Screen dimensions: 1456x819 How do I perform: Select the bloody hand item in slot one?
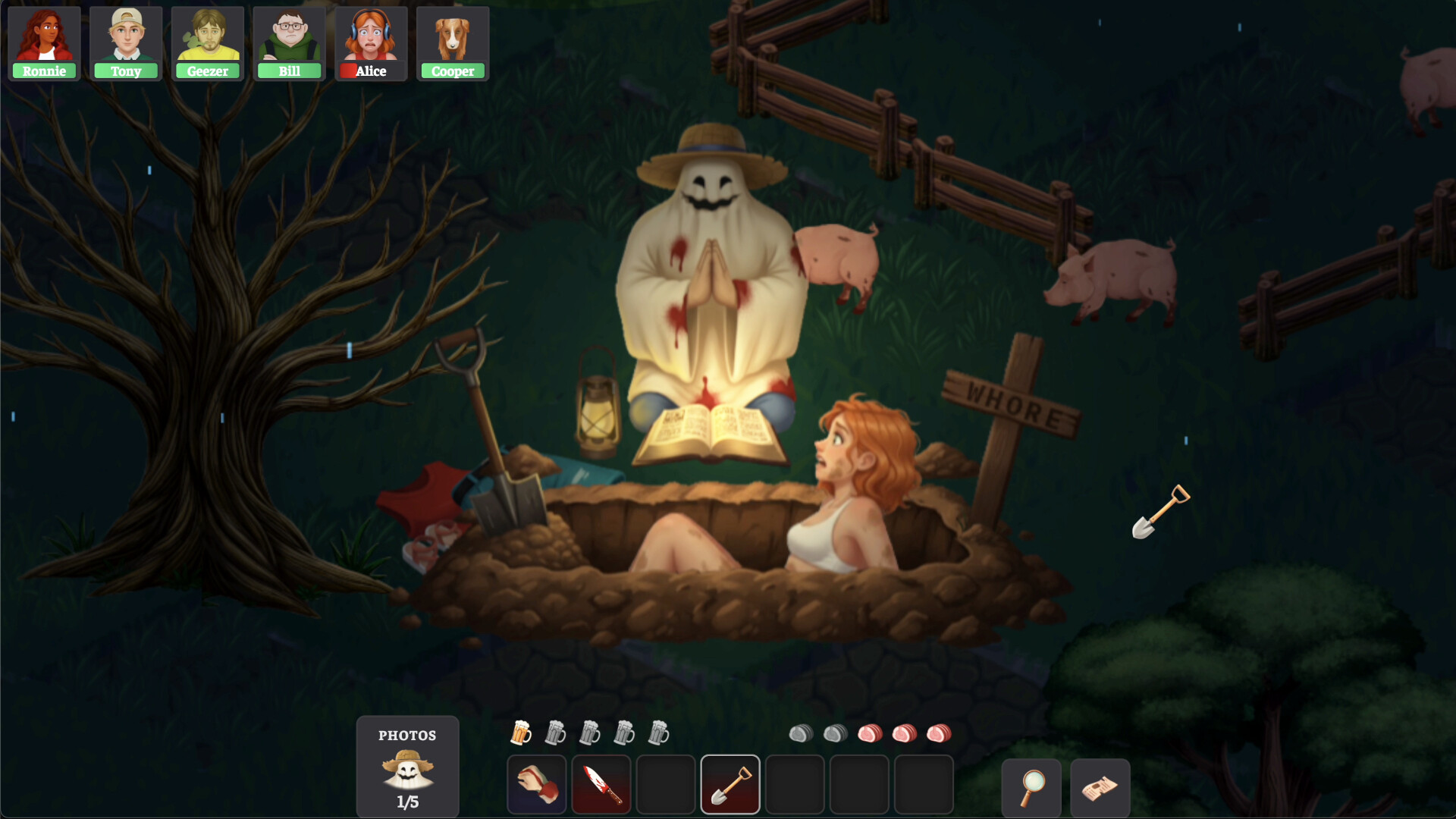[536, 784]
